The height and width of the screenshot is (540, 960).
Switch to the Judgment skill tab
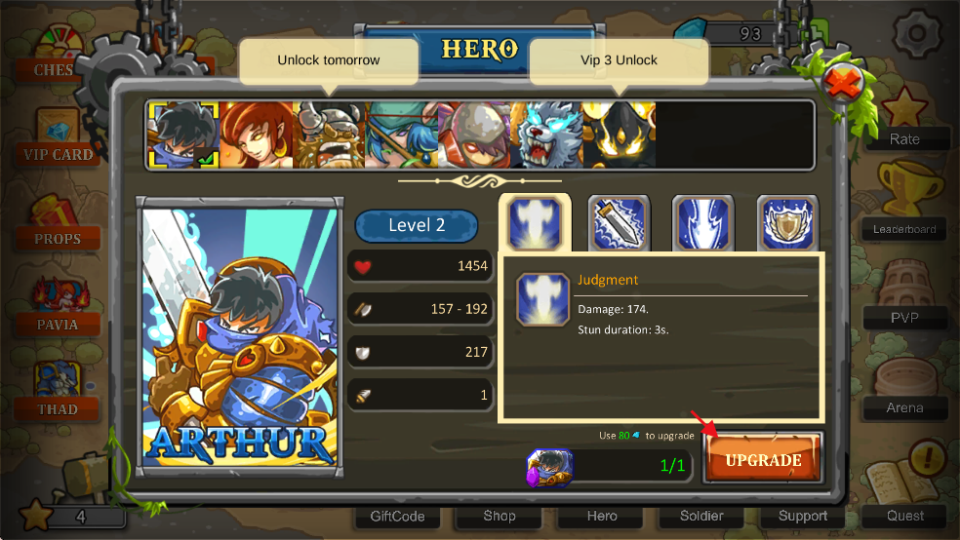point(534,222)
